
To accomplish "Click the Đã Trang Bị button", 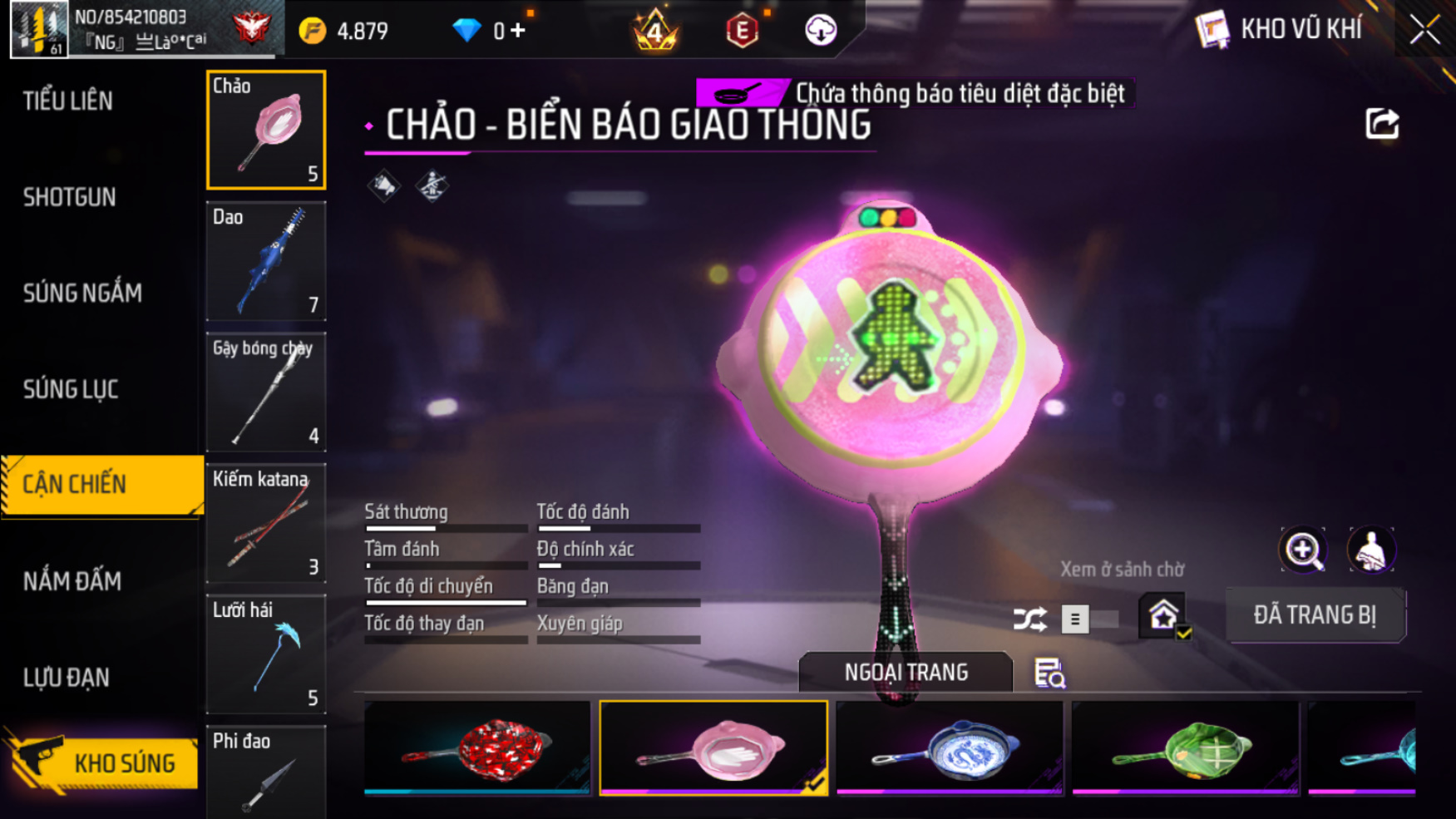I will click(x=1315, y=615).
